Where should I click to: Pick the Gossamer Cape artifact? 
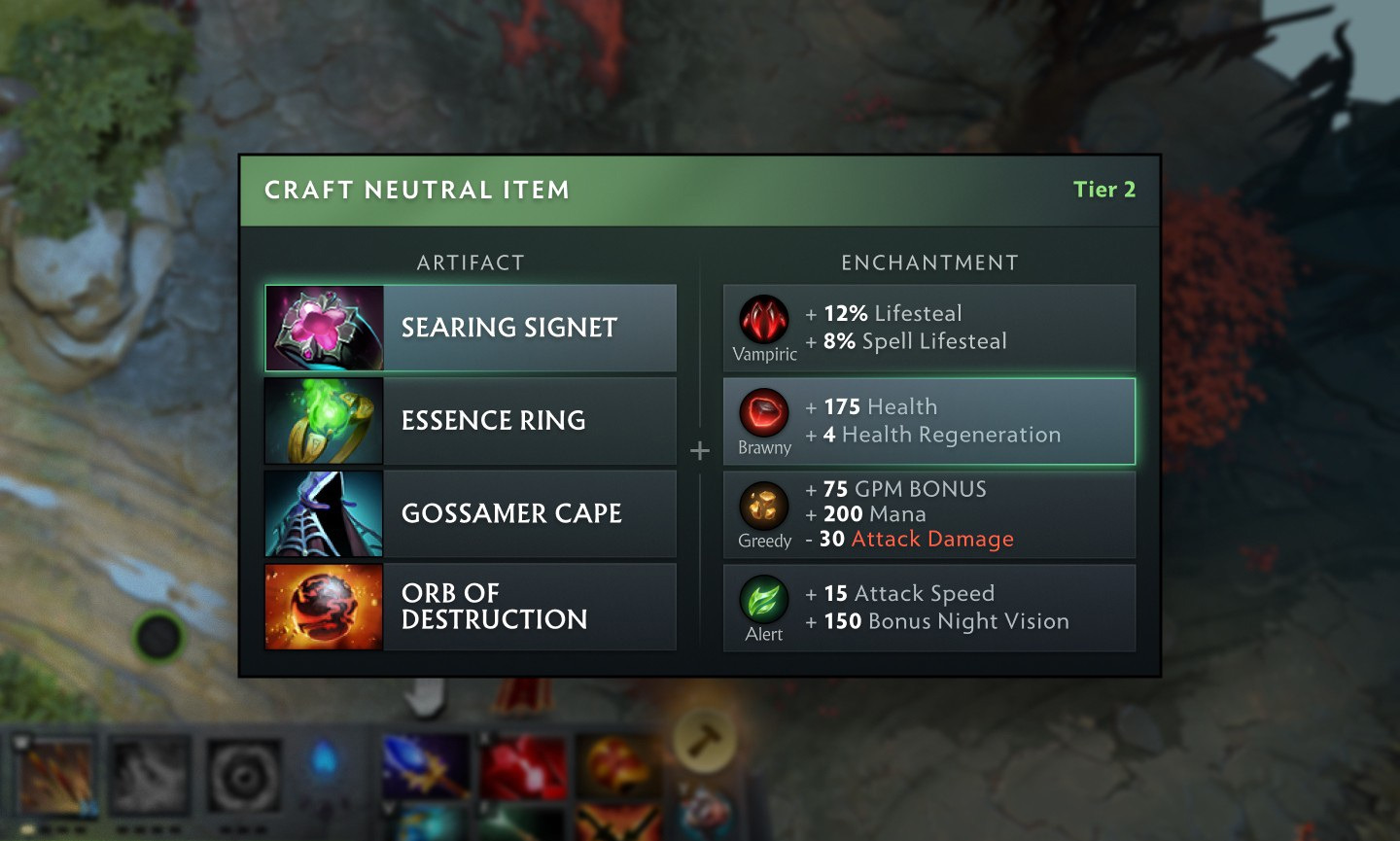(471, 513)
